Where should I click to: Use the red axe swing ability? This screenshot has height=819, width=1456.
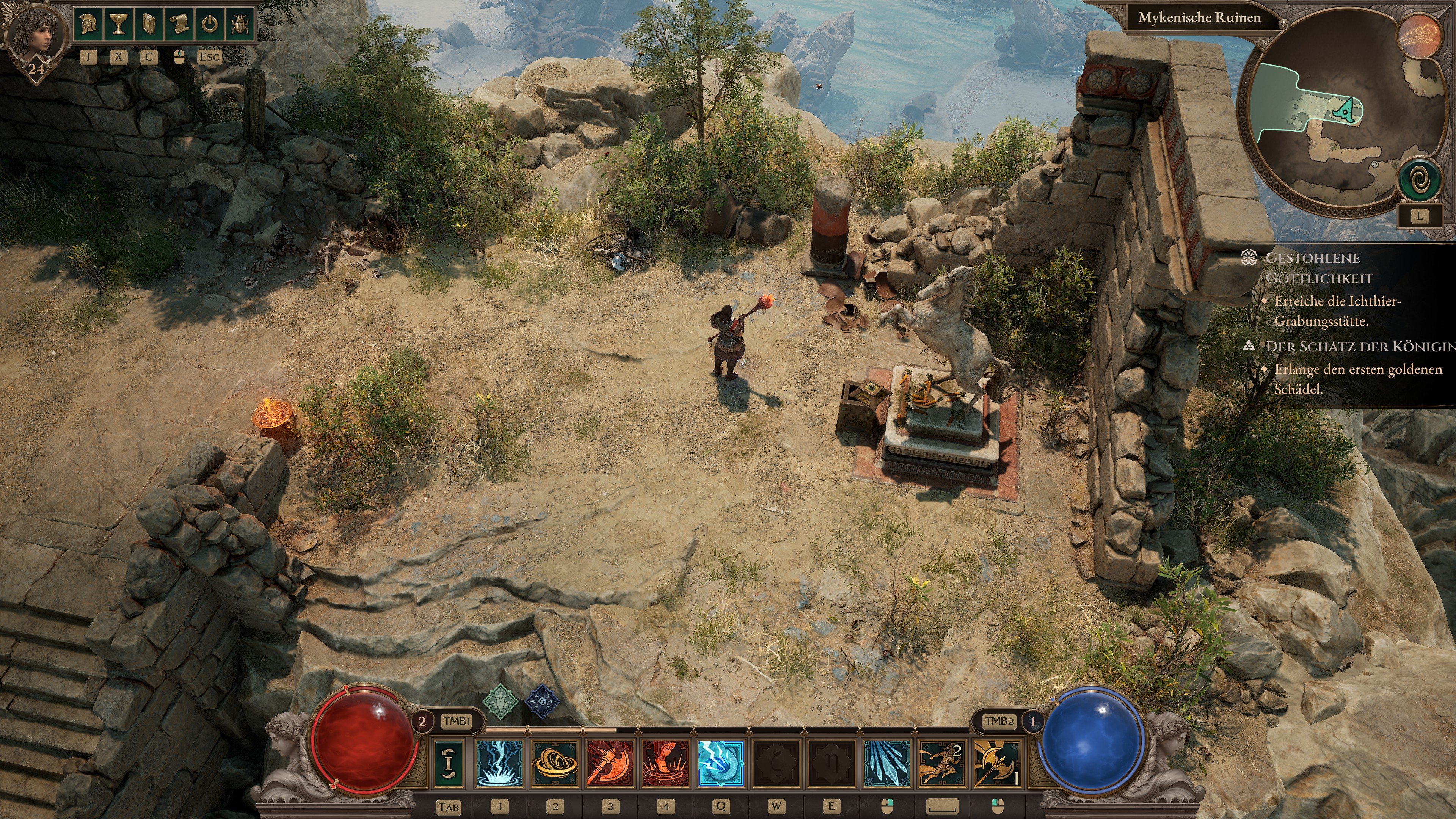[610, 764]
